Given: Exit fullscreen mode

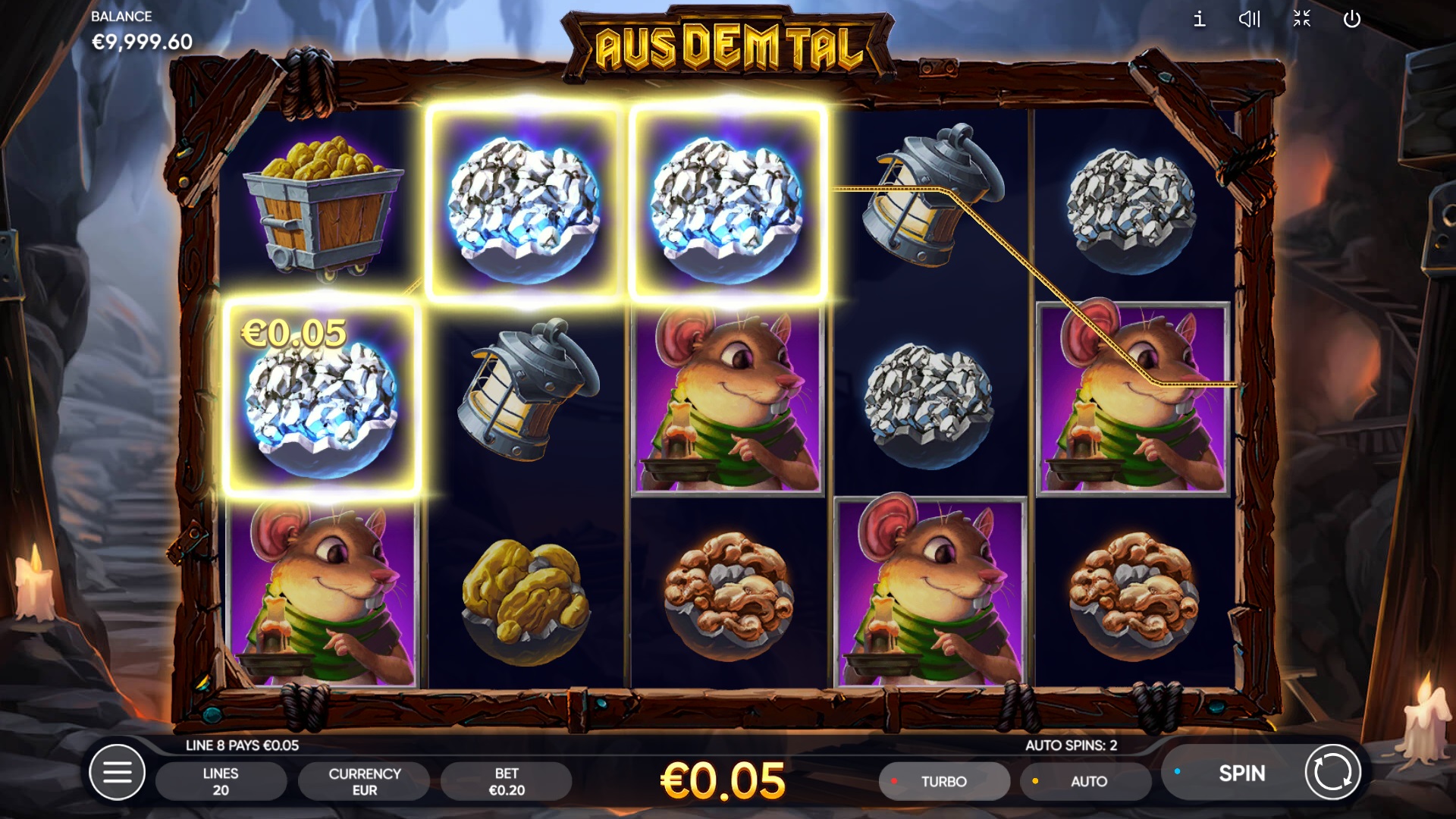Looking at the screenshot, I should pyautogui.click(x=1301, y=19).
